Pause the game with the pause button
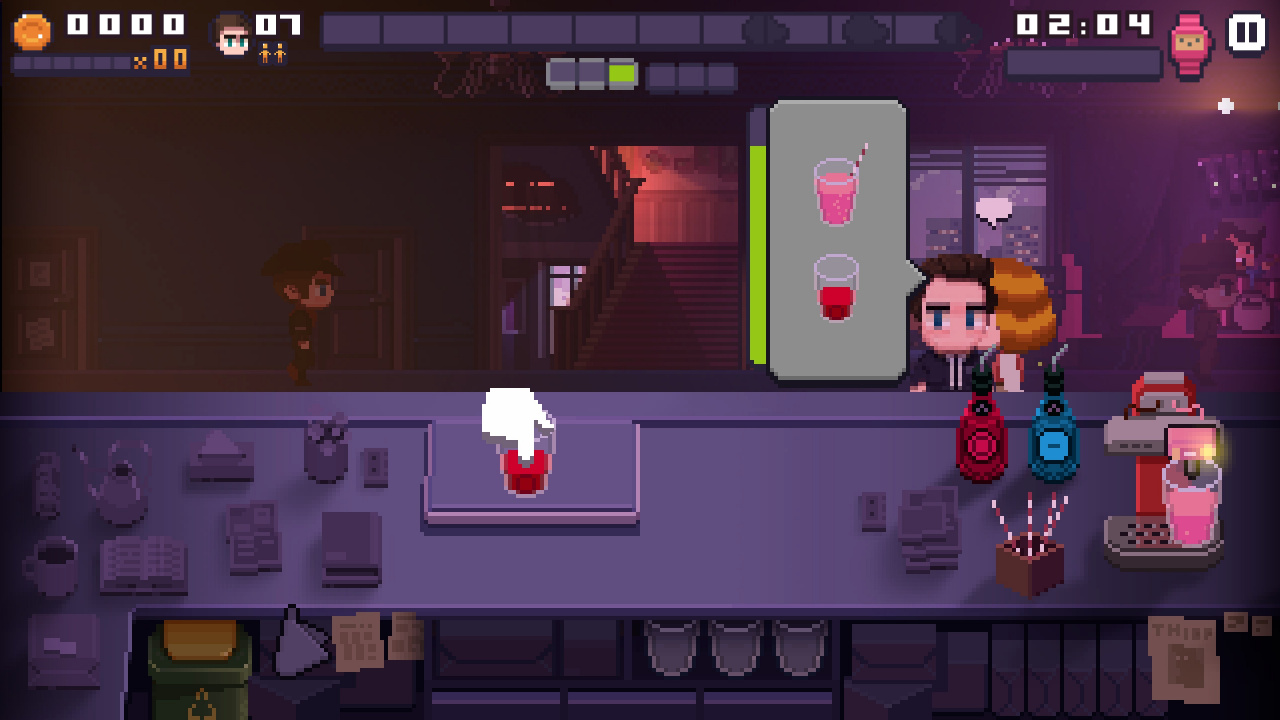1280x720 pixels. (x=1245, y=31)
